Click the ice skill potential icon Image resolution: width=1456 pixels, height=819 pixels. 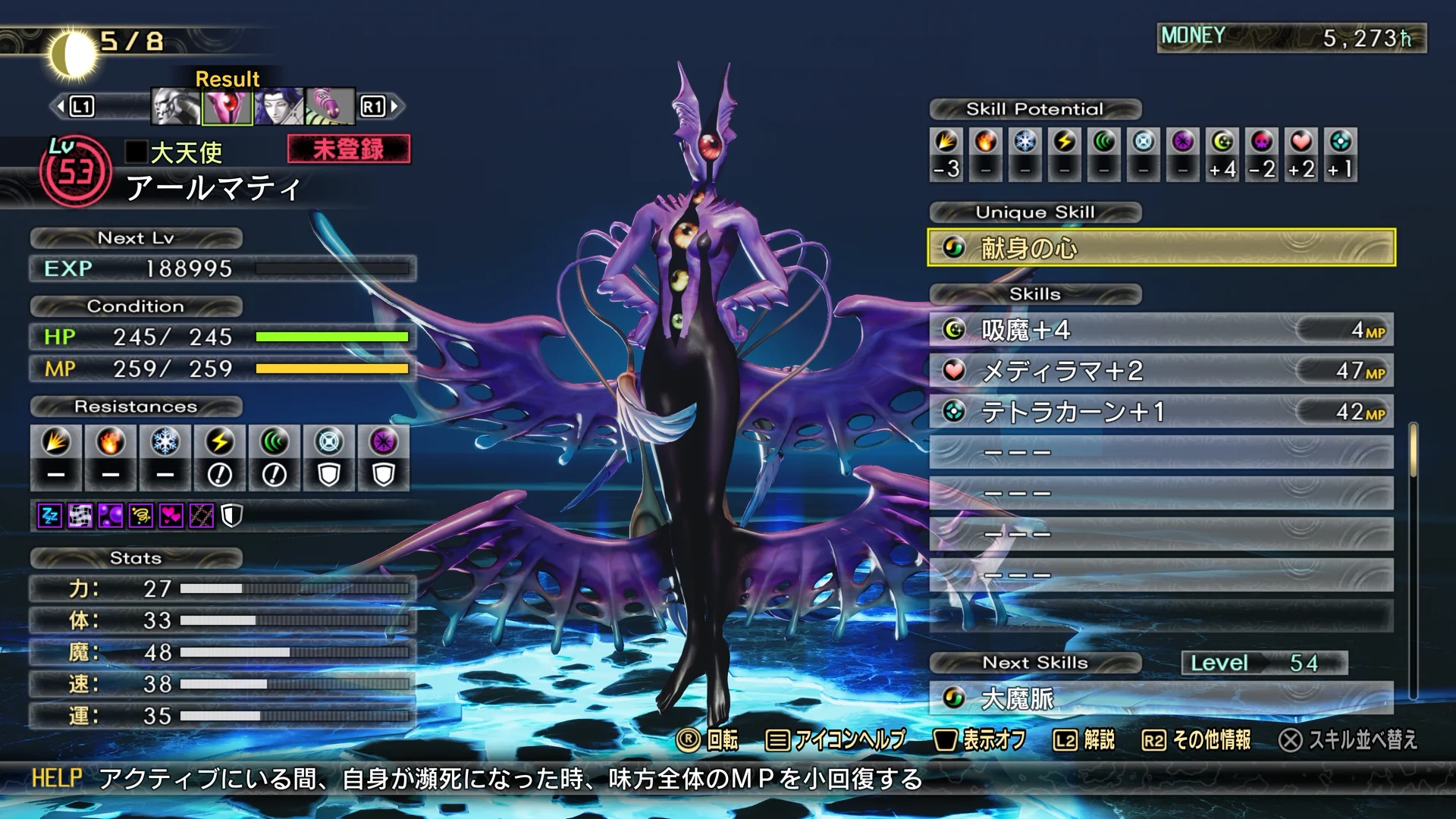1025,142
